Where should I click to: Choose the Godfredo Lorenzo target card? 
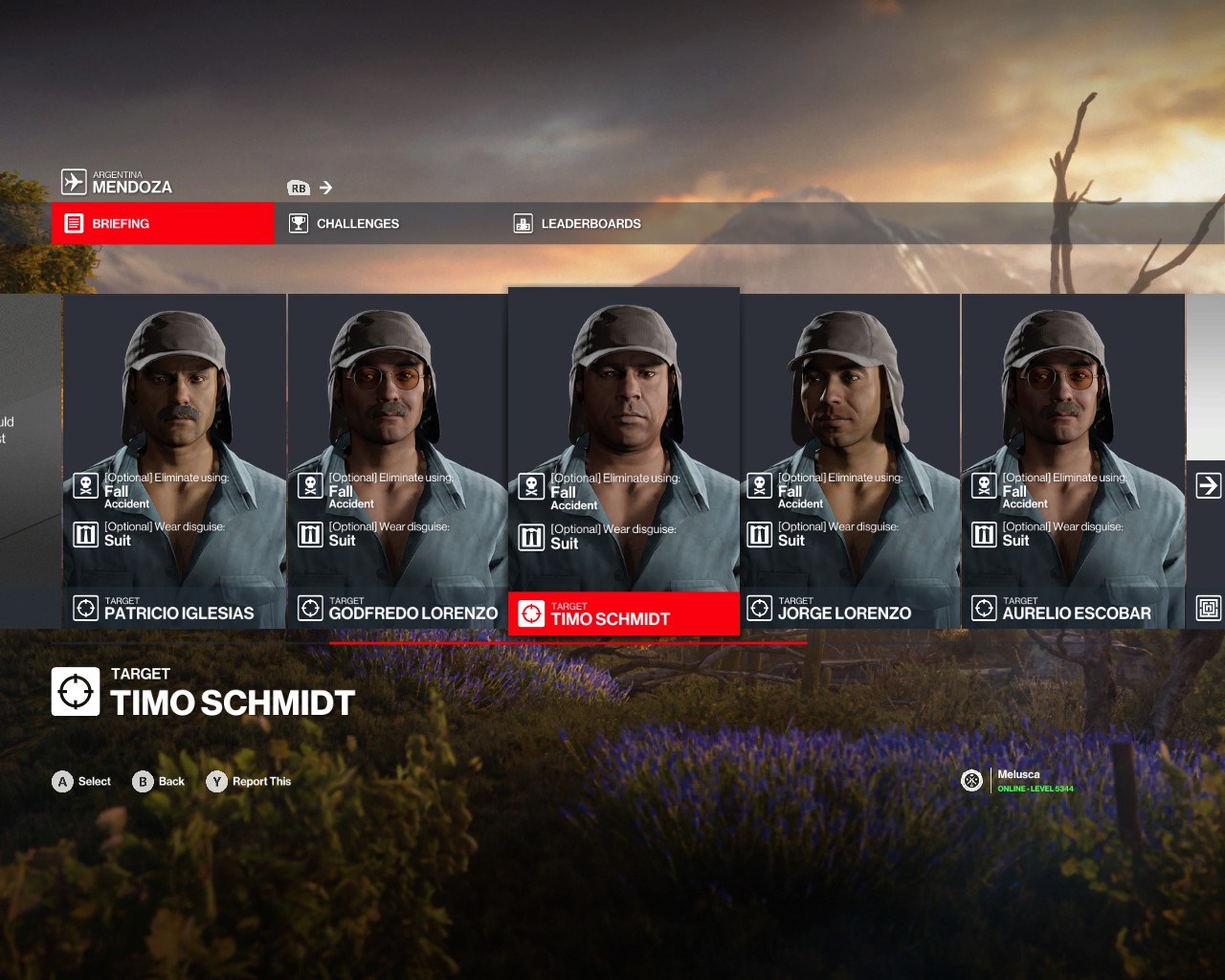[397, 459]
